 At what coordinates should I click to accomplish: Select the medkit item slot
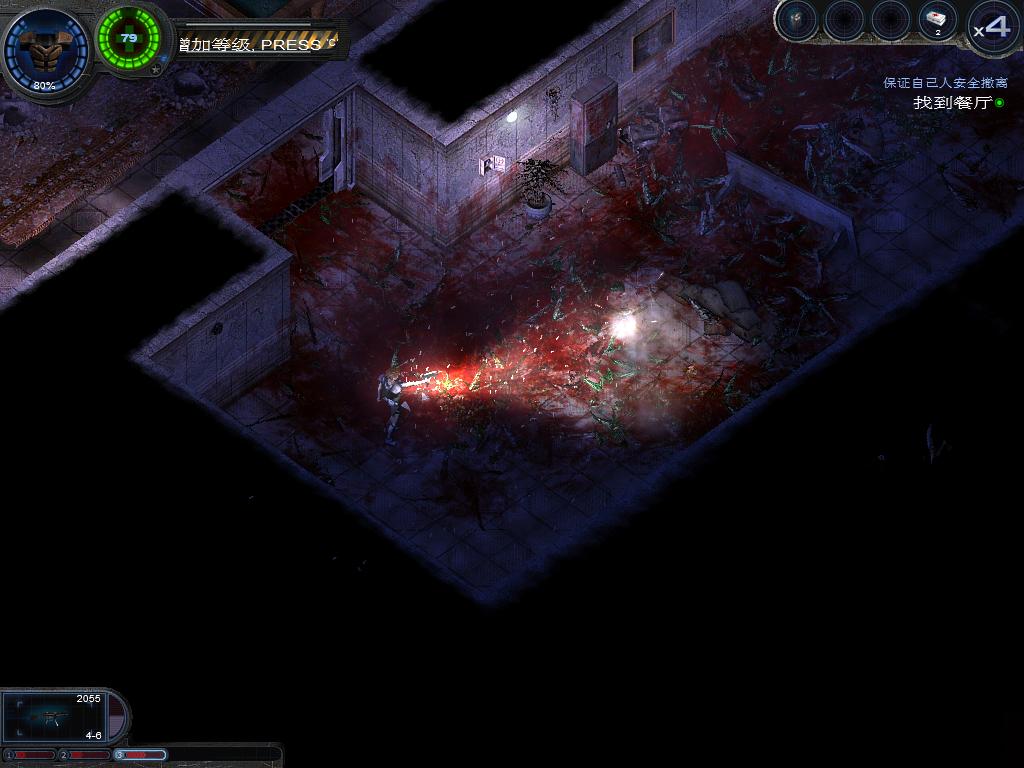tap(938, 21)
